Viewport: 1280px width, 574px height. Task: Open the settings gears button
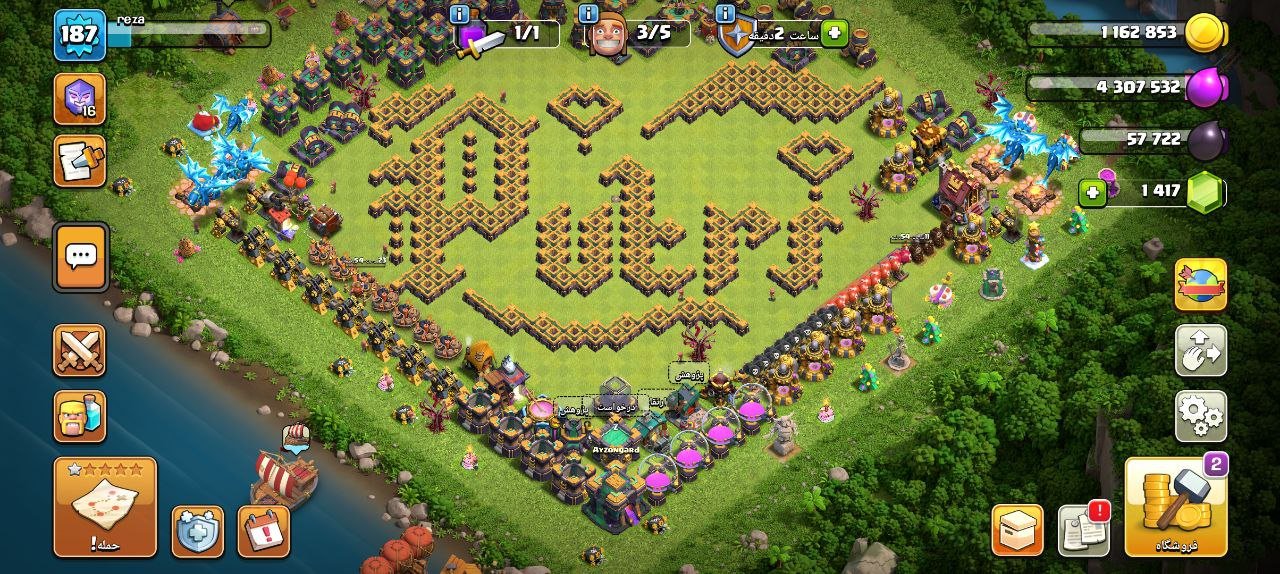tap(1200, 416)
